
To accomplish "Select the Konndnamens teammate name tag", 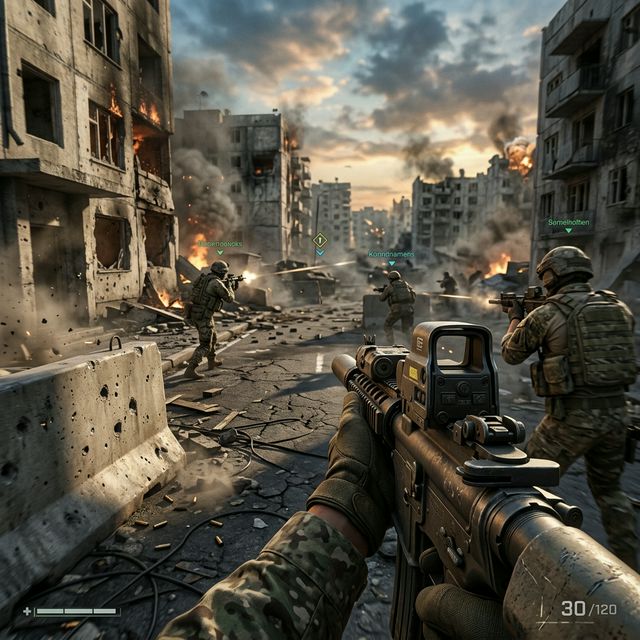I will pyautogui.click(x=391, y=254).
